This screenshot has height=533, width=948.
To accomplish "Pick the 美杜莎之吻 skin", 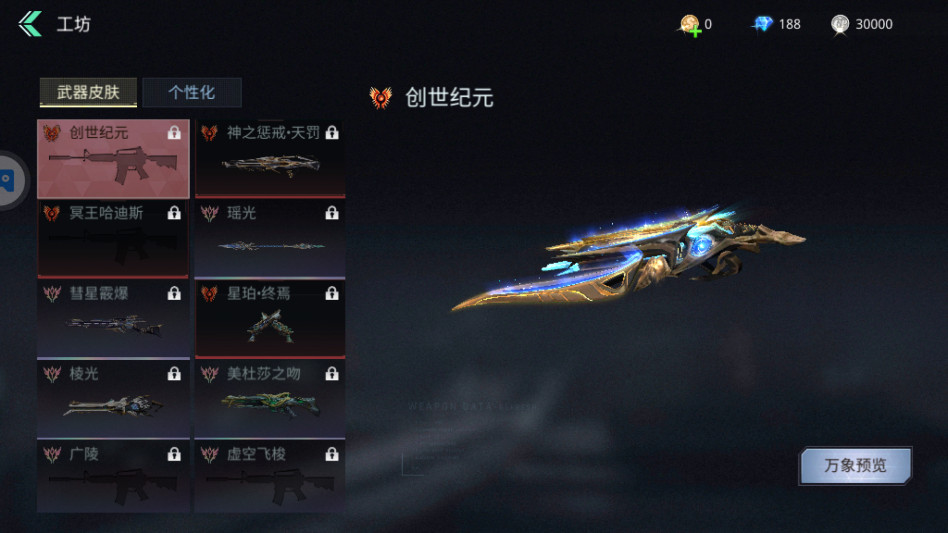I will (270, 399).
